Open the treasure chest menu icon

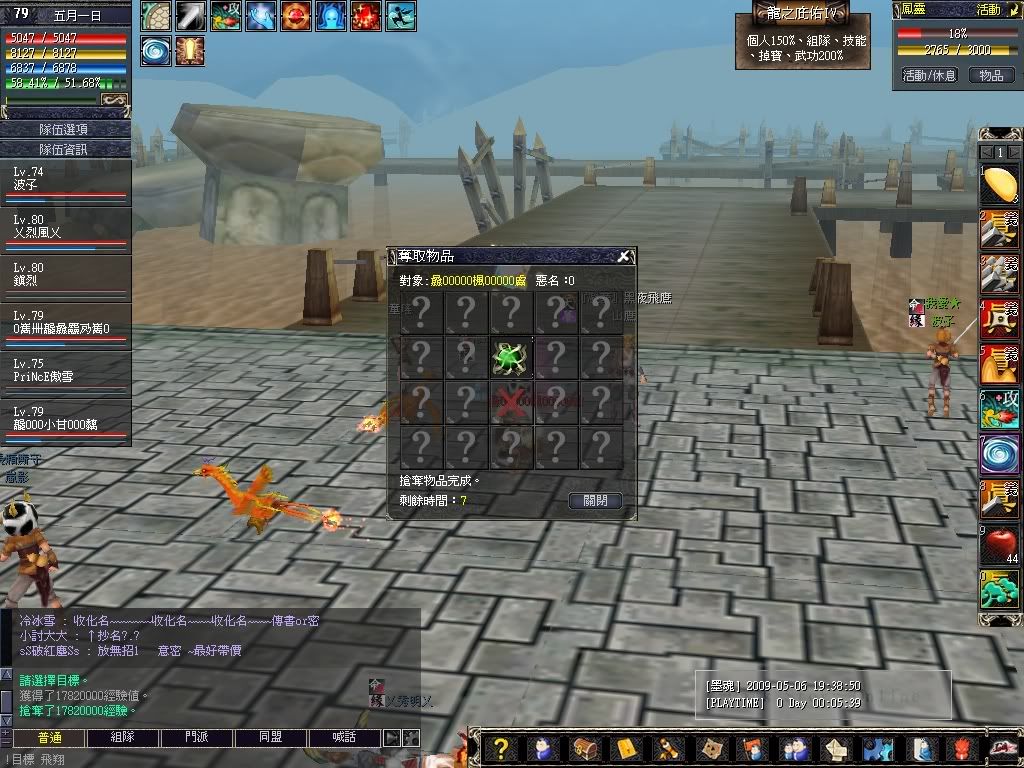pos(583,749)
